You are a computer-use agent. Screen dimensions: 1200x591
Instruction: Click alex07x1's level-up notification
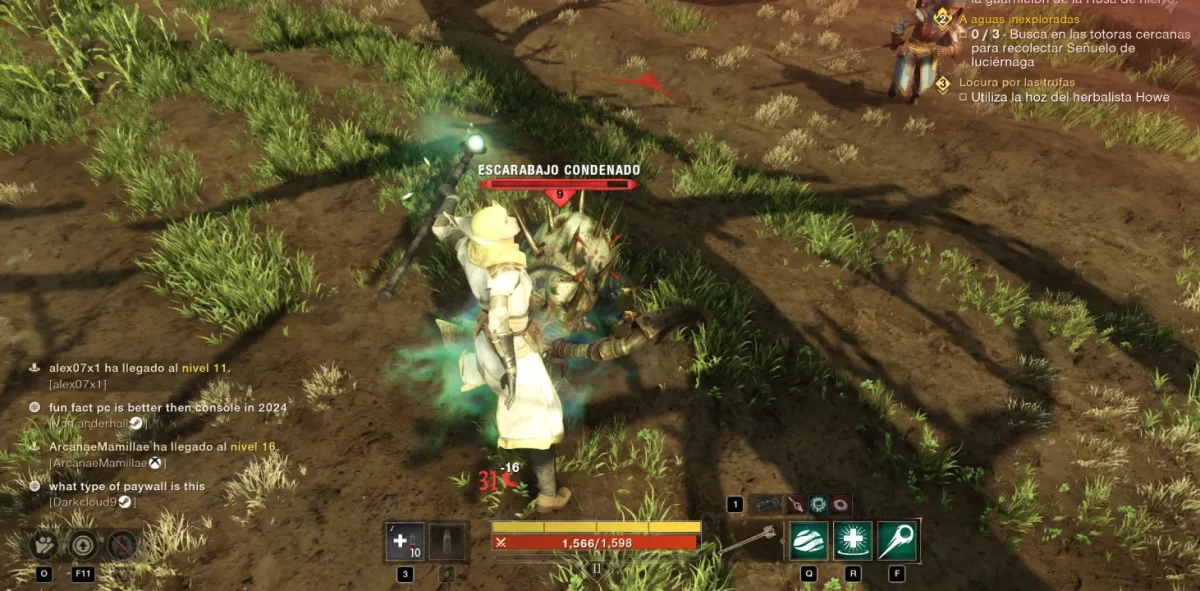point(139,368)
